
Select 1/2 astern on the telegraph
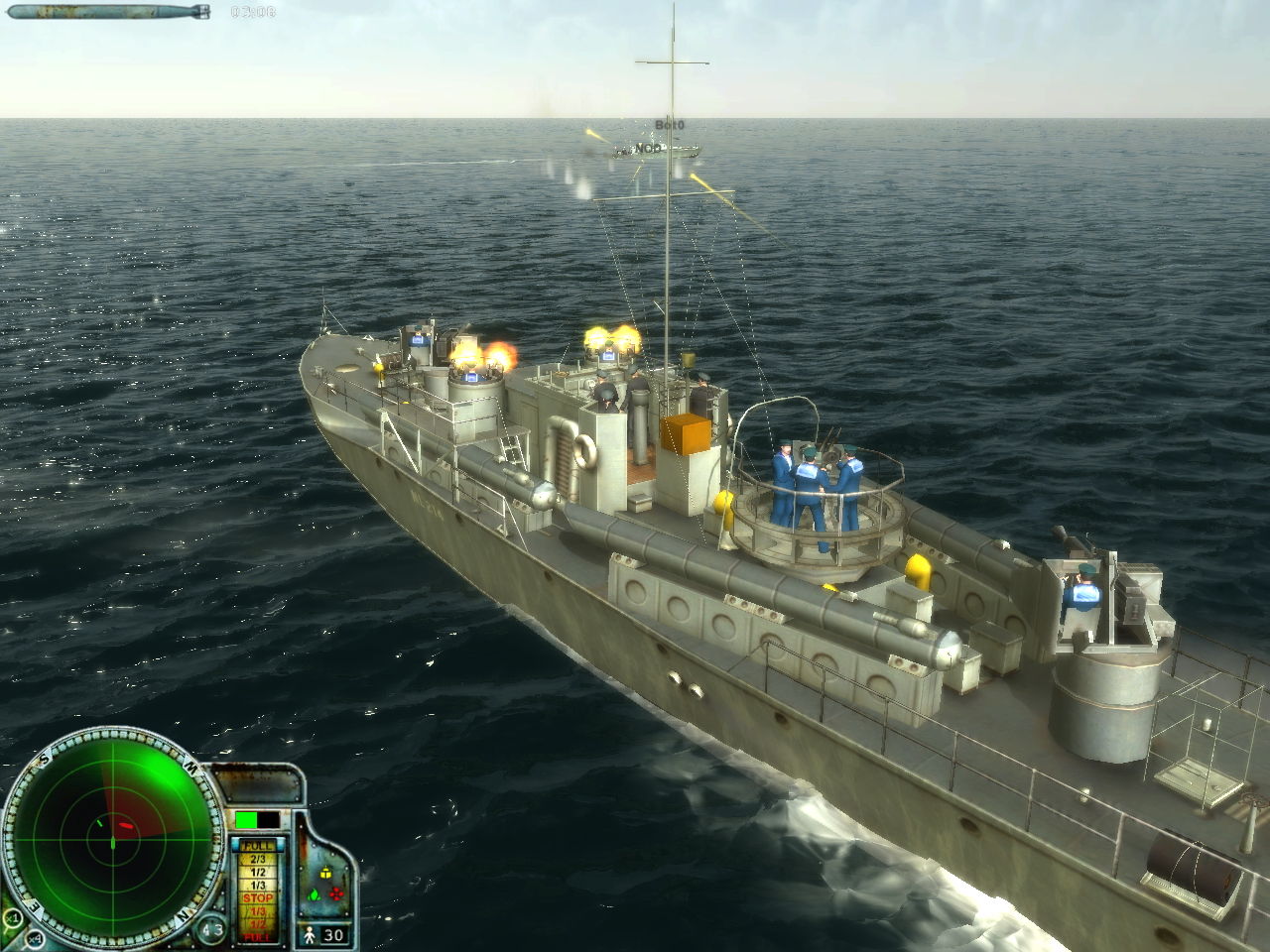[259, 922]
